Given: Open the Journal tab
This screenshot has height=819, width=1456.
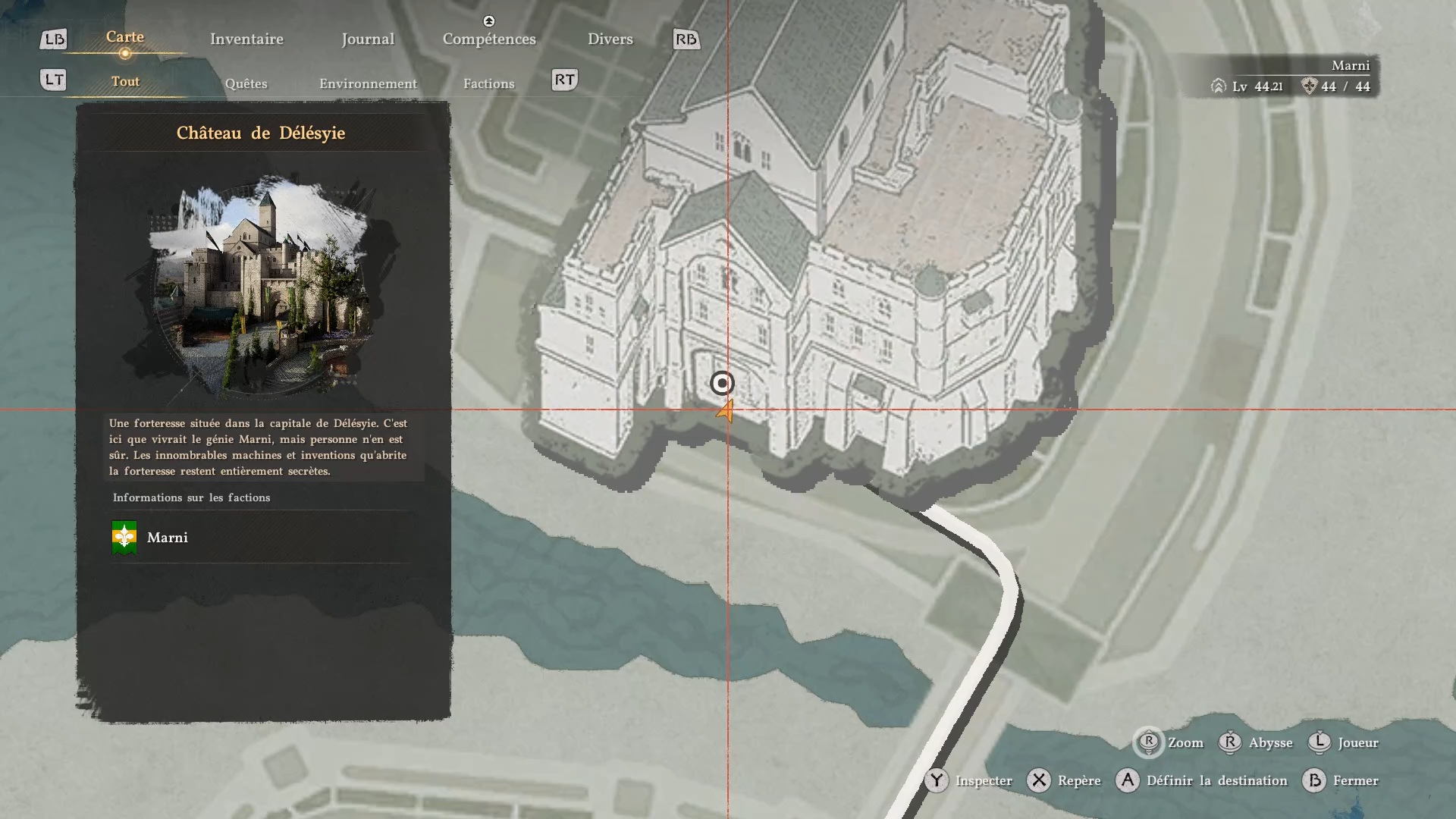Looking at the screenshot, I should pyautogui.click(x=368, y=39).
